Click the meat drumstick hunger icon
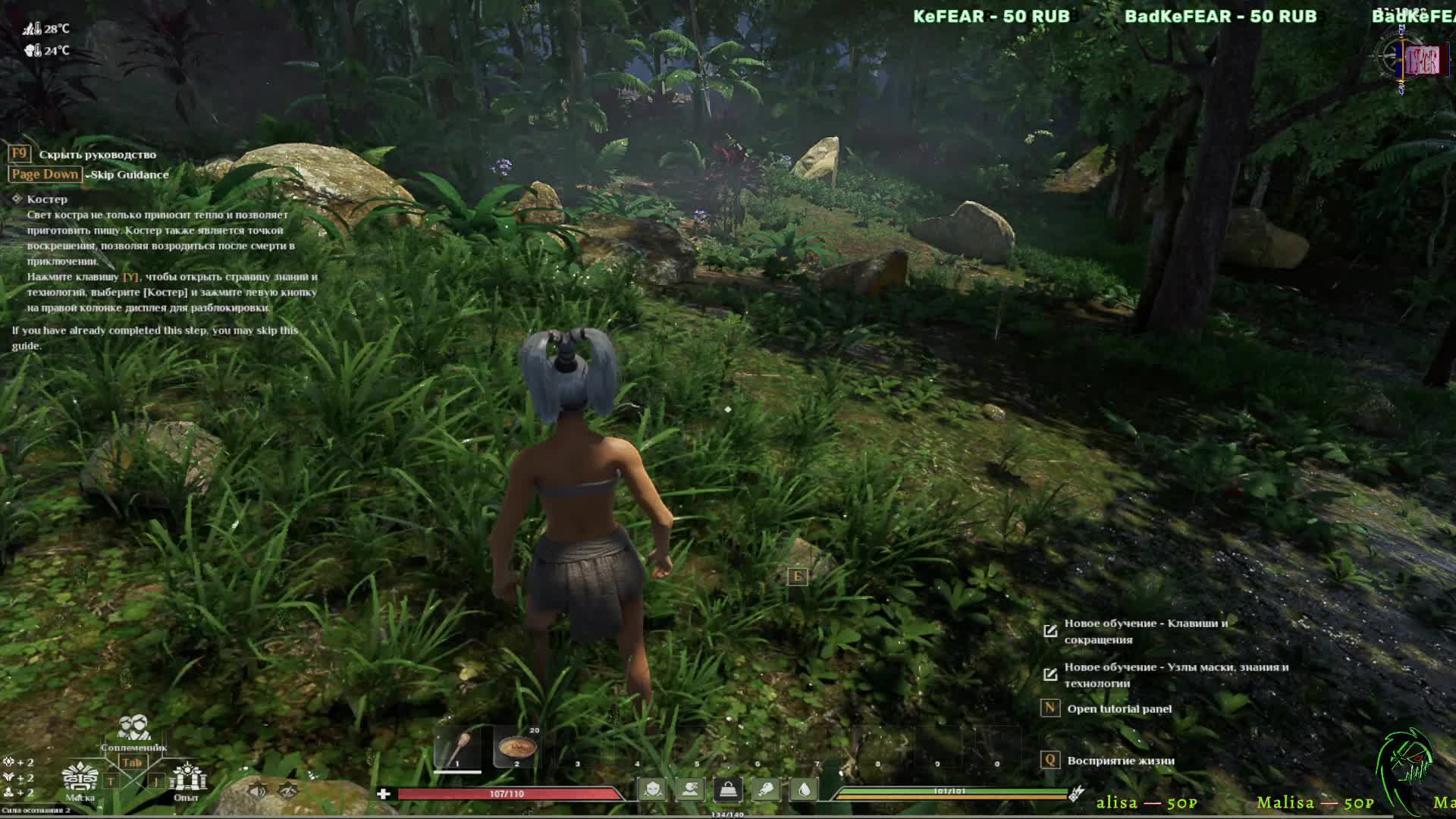 tap(766, 790)
